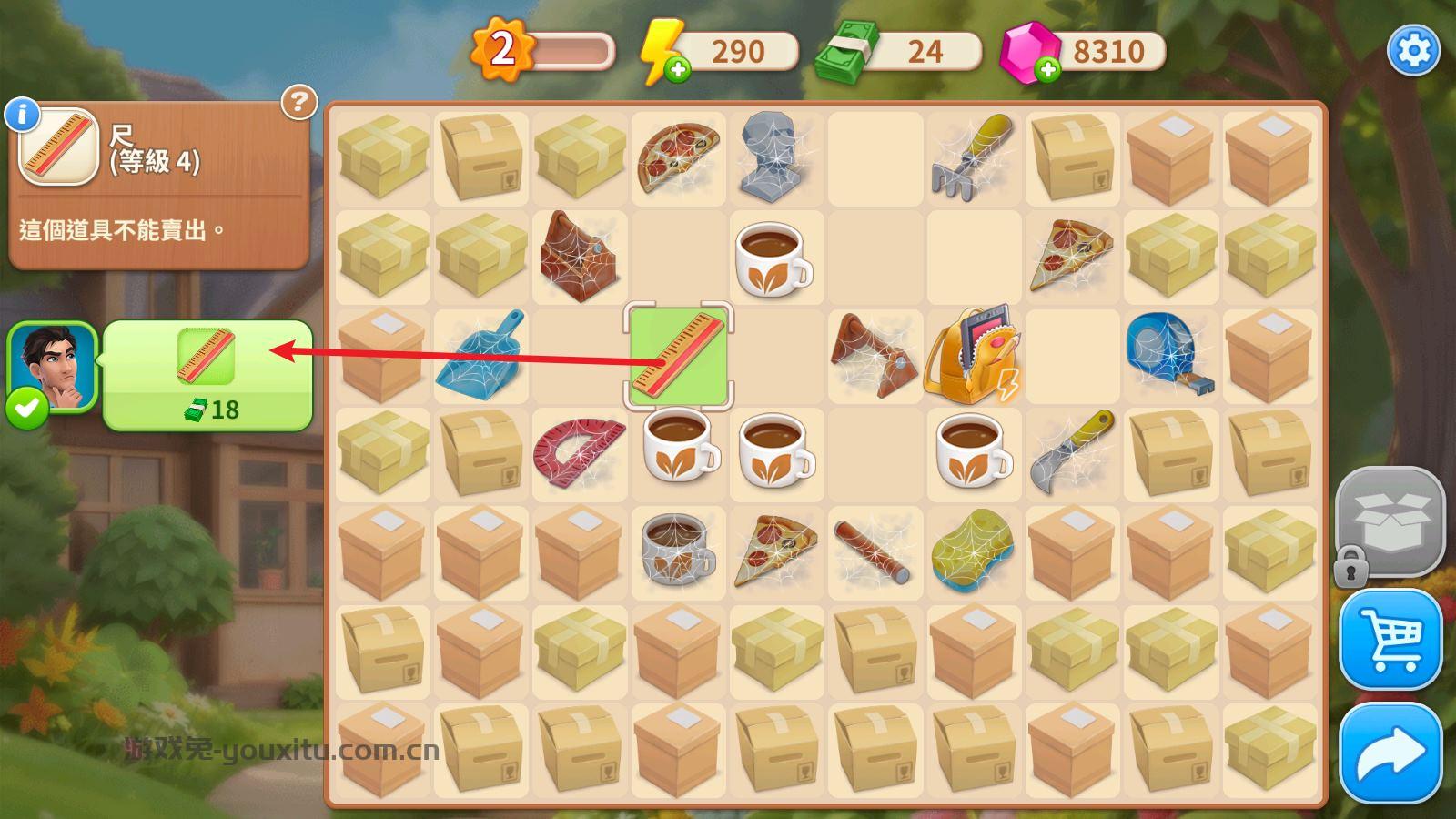Image resolution: width=1456 pixels, height=819 pixels.
Task: Complete the ruler order for 18 cash
Action: [207, 375]
